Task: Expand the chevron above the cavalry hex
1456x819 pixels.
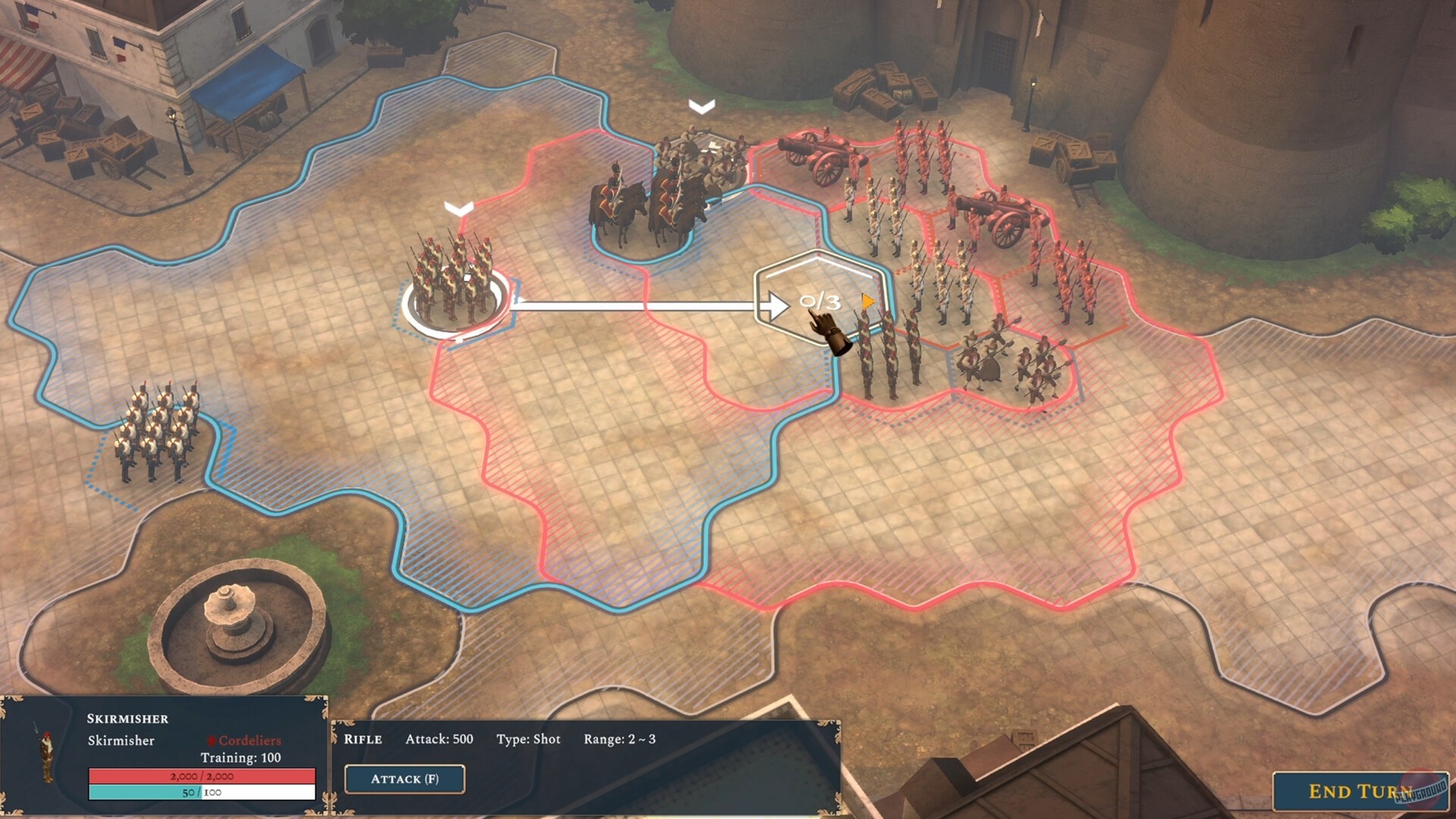Action: pos(700,106)
